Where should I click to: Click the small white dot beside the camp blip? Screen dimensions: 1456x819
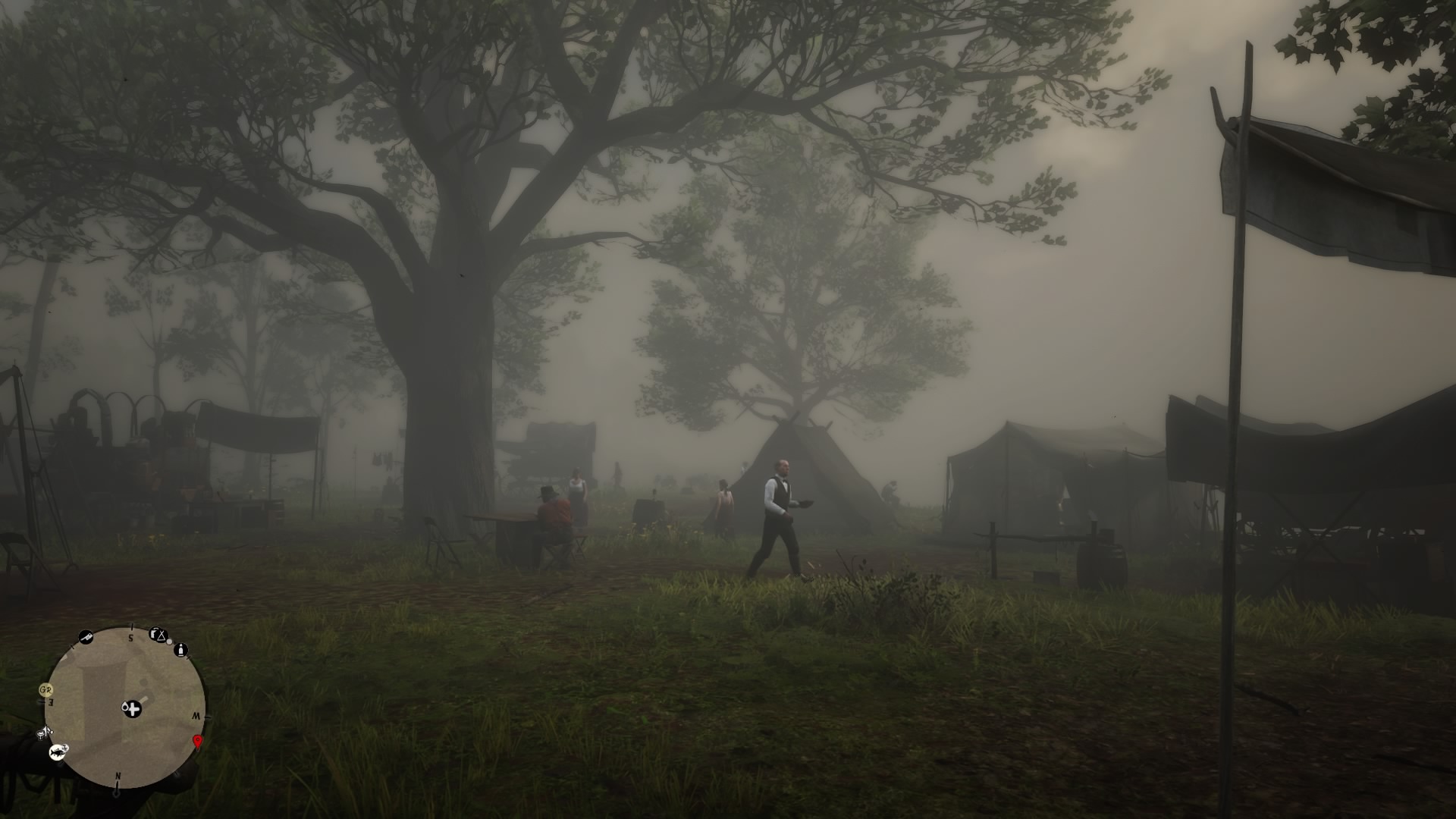tap(169, 642)
